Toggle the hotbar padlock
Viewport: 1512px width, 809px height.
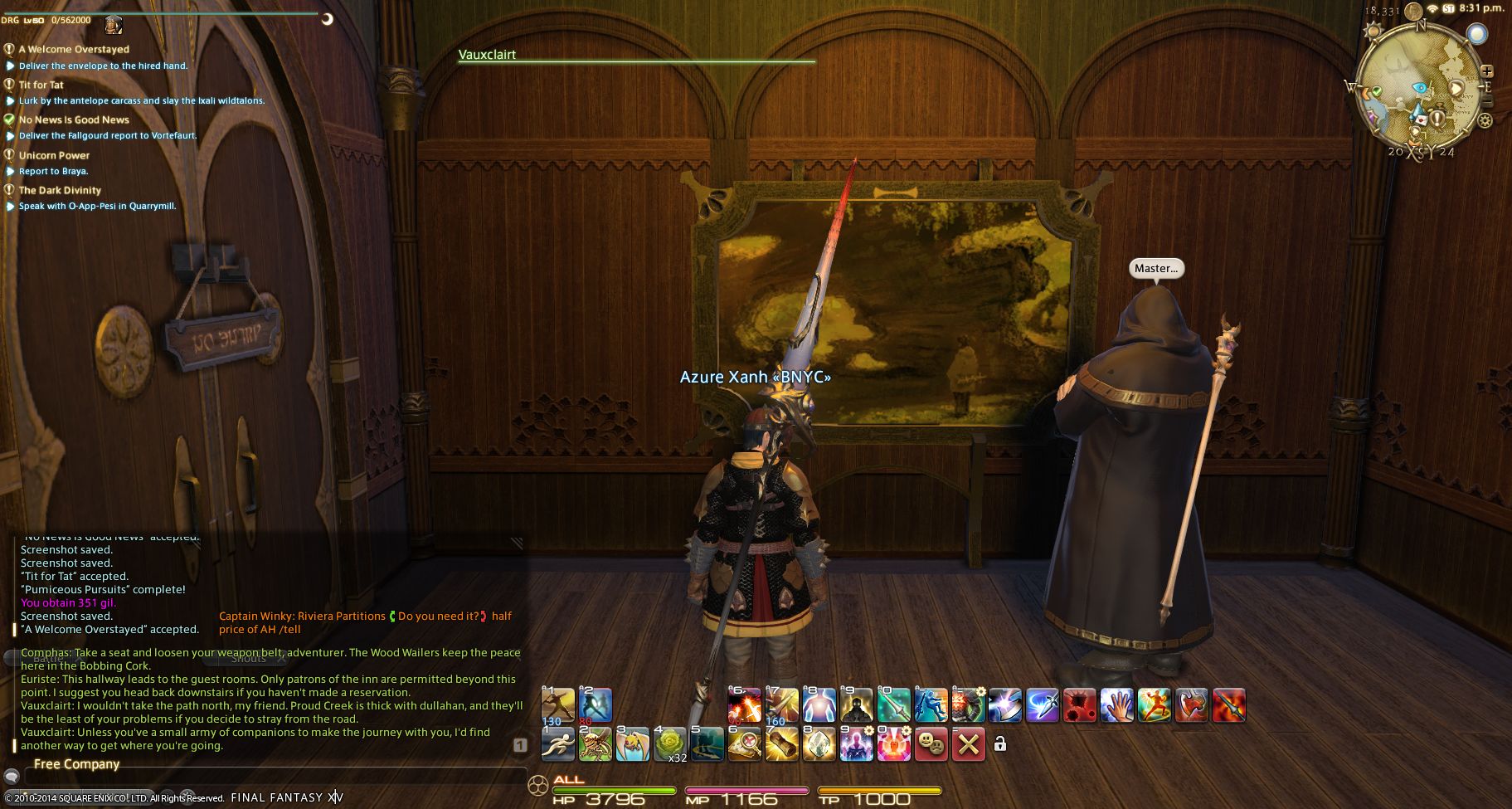pyautogui.click(x=1000, y=744)
